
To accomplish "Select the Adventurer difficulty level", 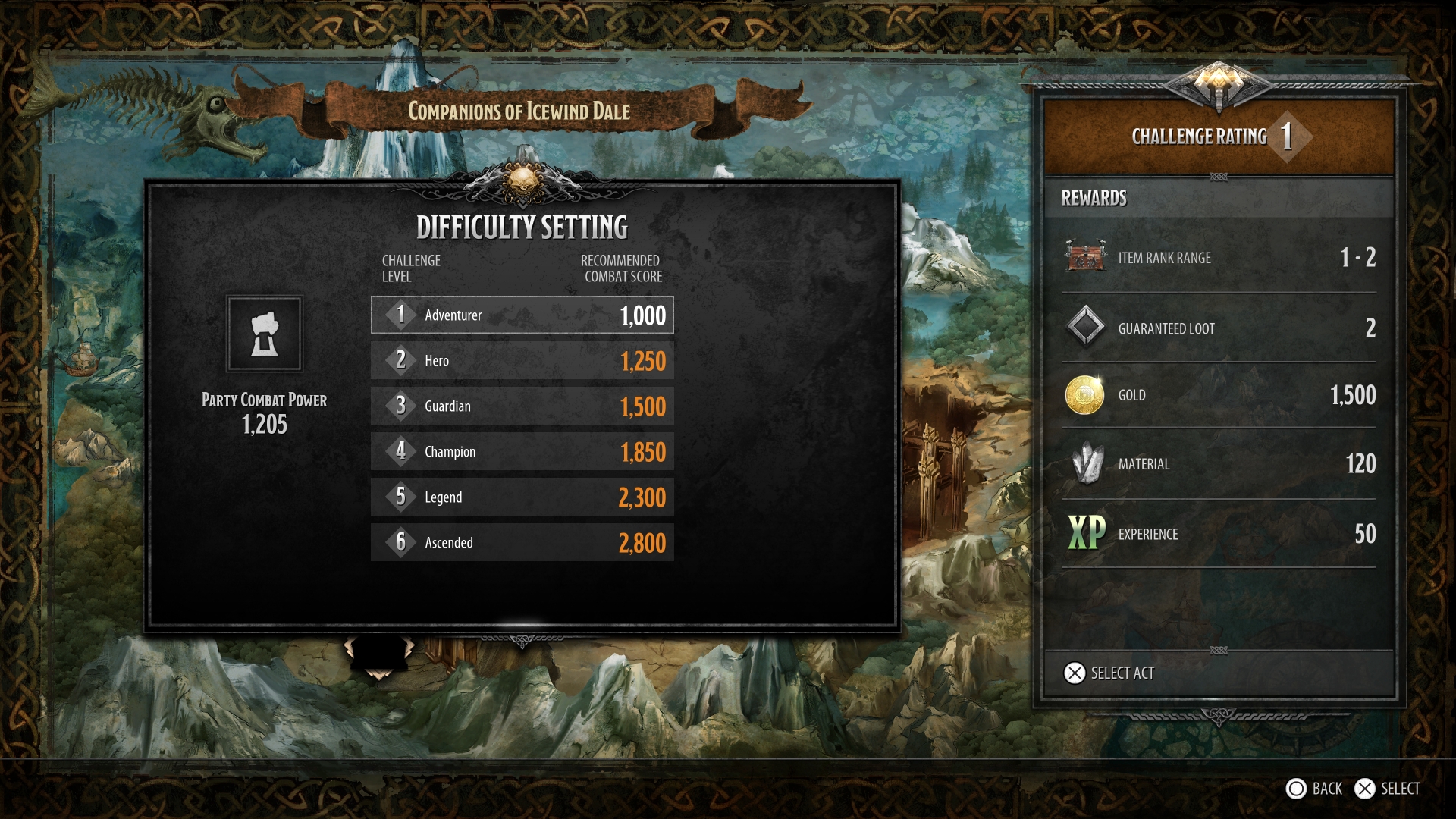I will pyautogui.click(x=522, y=315).
